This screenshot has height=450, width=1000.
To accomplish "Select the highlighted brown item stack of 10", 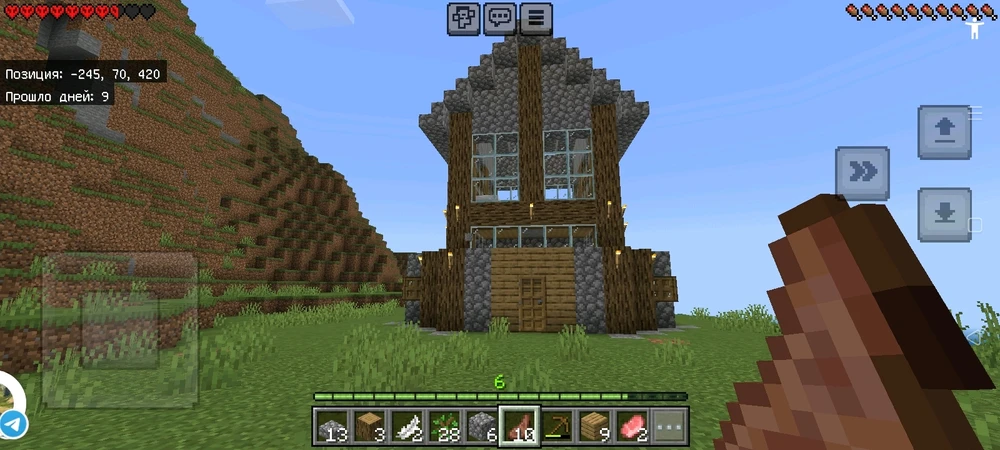I will [519, 426].
